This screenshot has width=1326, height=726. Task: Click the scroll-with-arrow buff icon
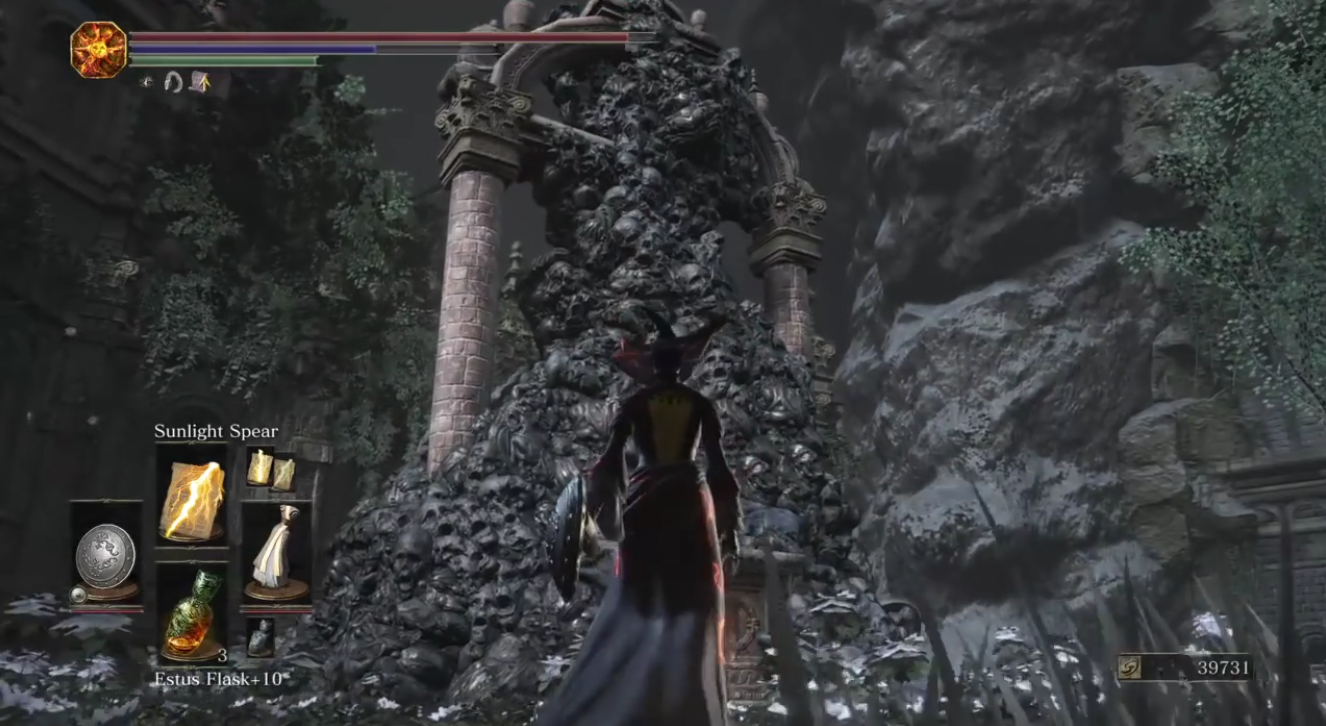pos(199,83)
